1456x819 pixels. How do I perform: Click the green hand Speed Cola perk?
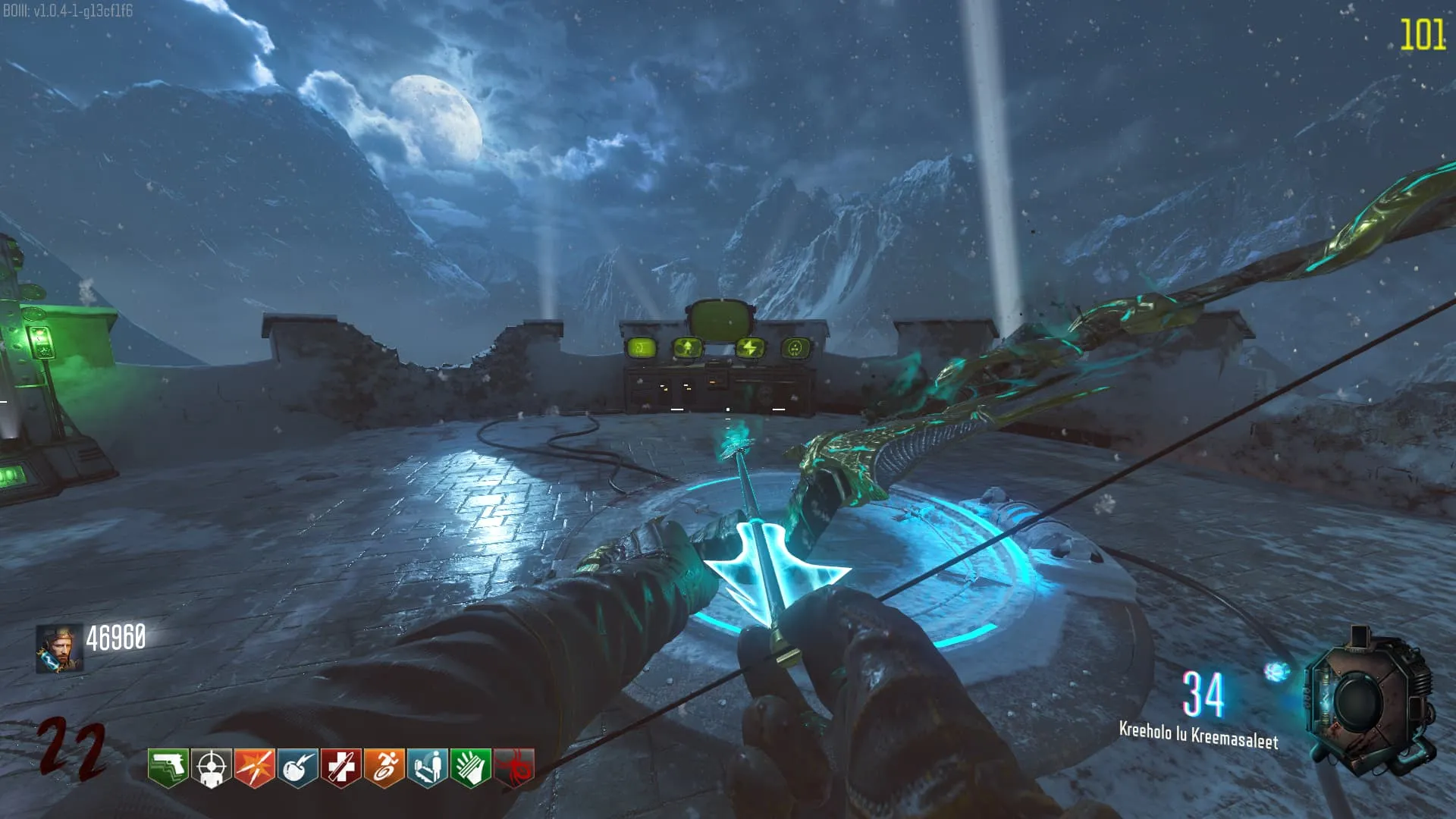(470, 767)
